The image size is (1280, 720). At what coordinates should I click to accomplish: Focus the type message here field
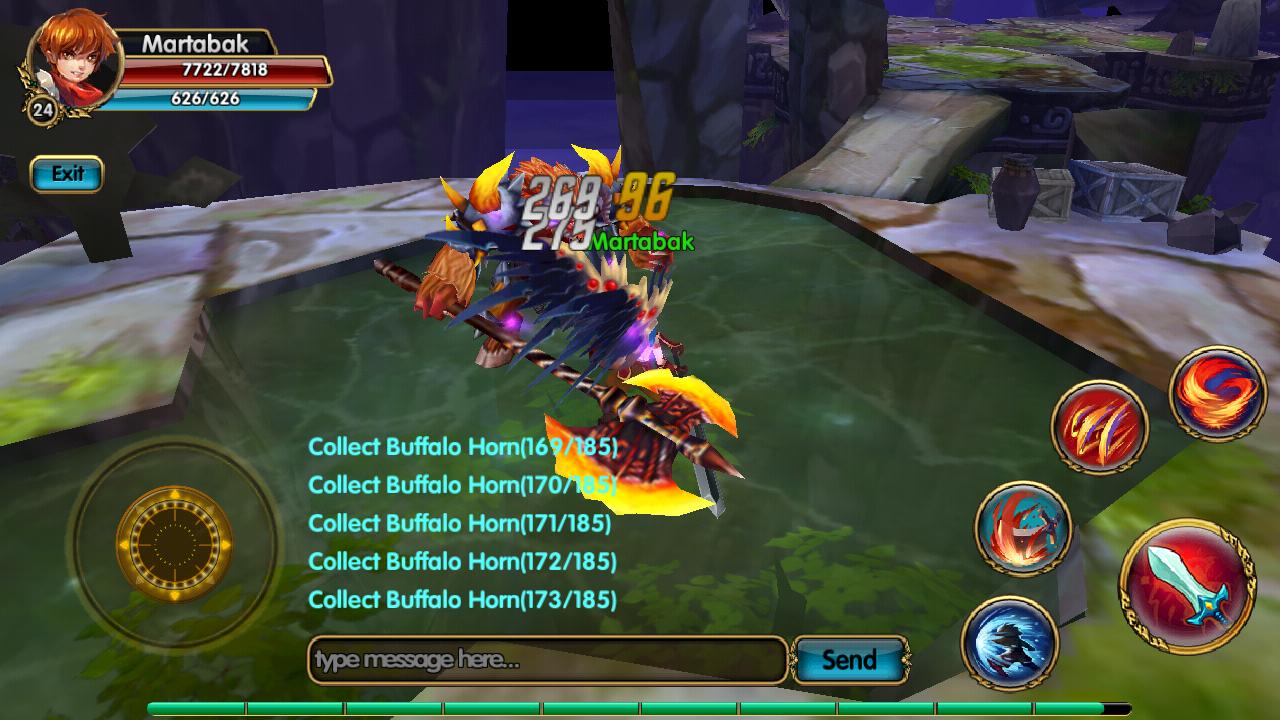click(547, 660)
